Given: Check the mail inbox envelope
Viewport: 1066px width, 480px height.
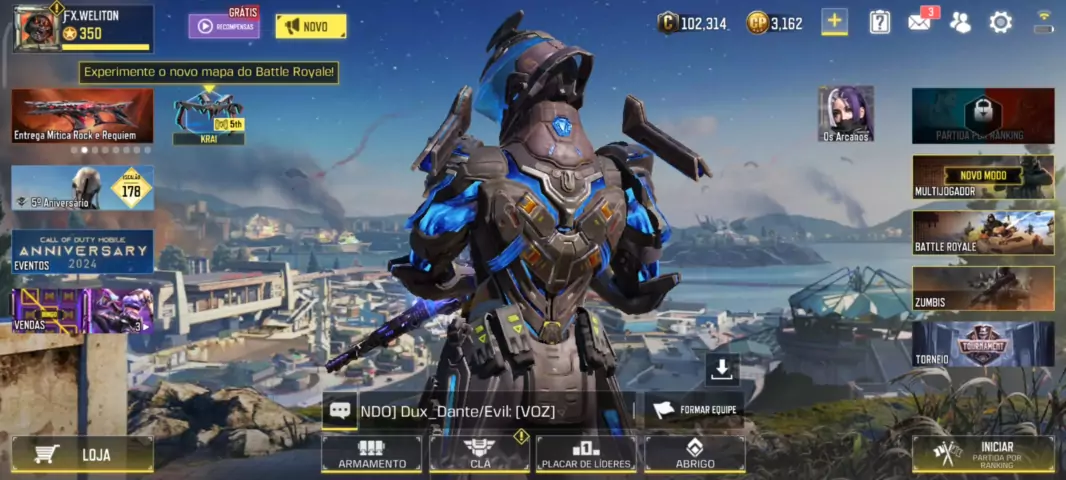Looking at the screenshot, I should [x=920, y=22].
